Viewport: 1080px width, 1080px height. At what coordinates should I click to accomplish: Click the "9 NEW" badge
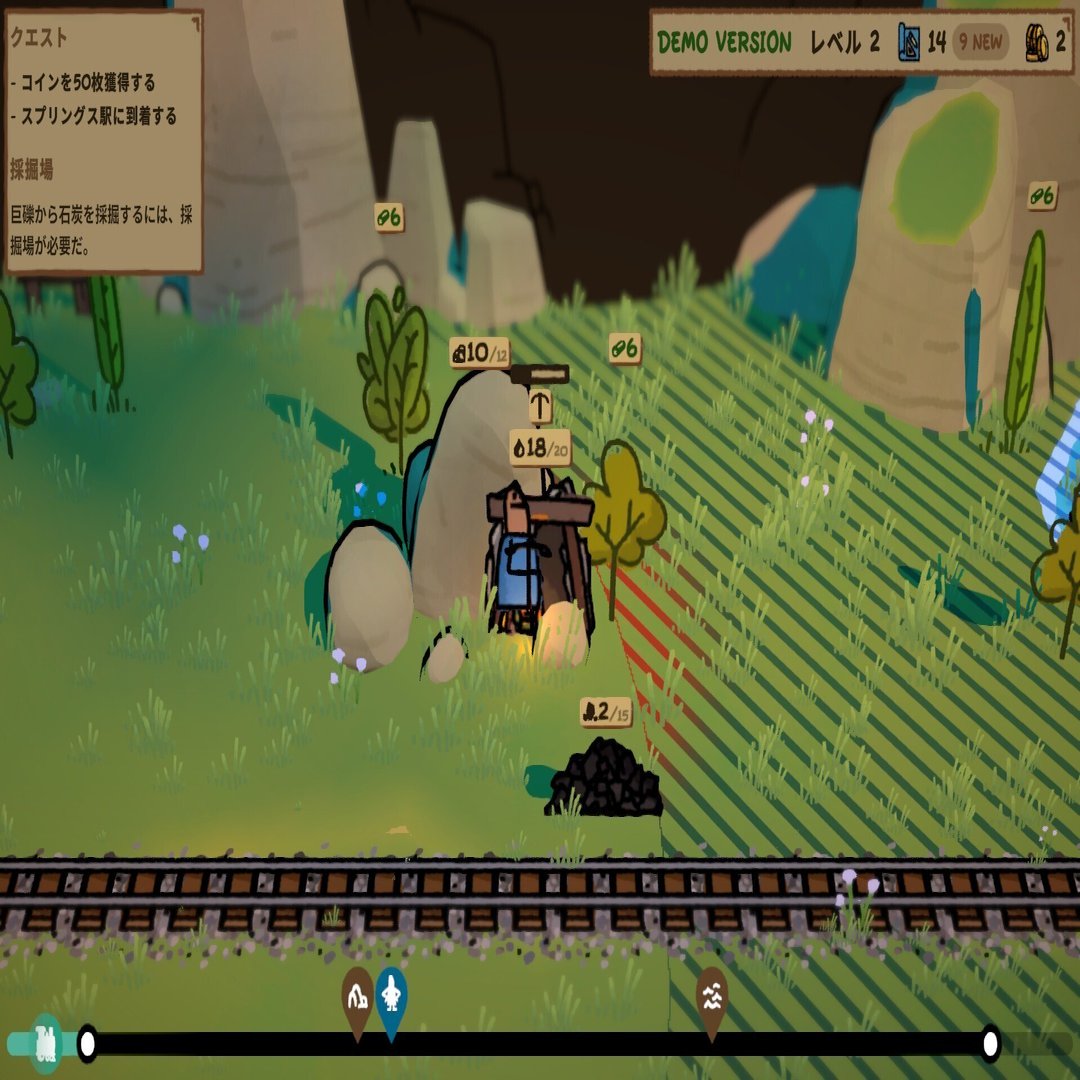980,43
